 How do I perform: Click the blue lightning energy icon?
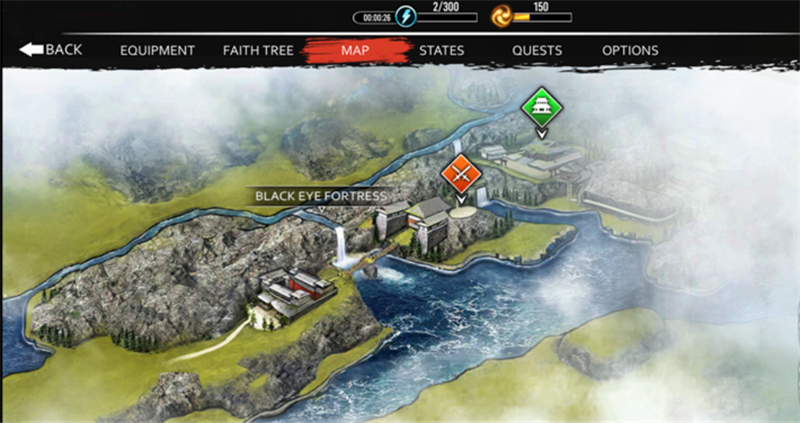[404, 17]
